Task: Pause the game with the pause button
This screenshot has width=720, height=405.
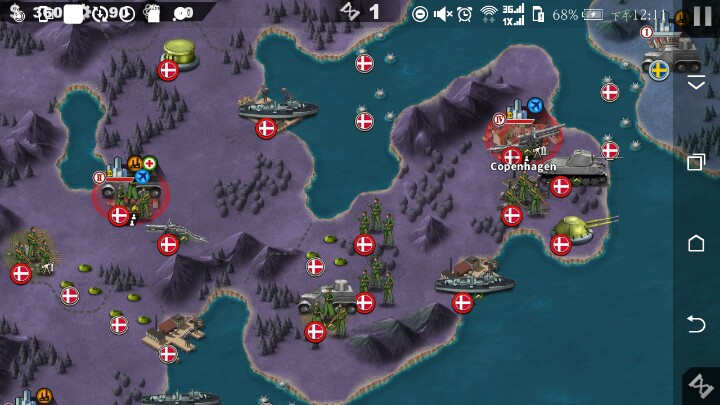Action: click(x=702, y=17)
